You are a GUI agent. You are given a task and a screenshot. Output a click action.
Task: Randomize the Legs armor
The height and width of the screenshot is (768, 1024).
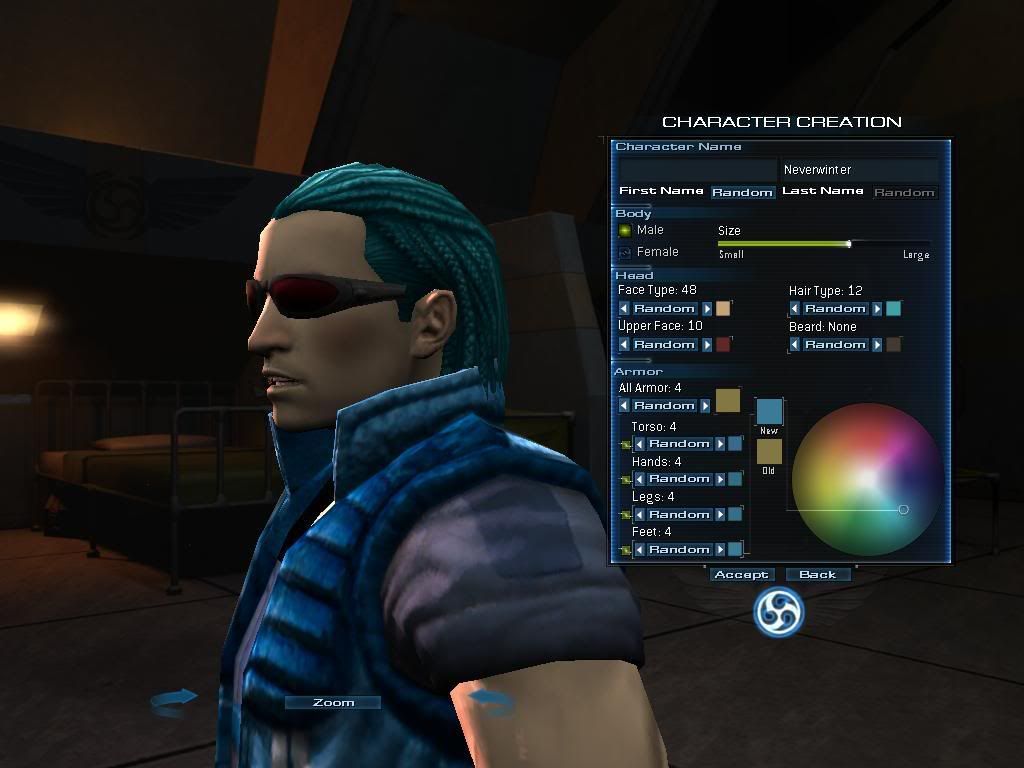(679, 515)
